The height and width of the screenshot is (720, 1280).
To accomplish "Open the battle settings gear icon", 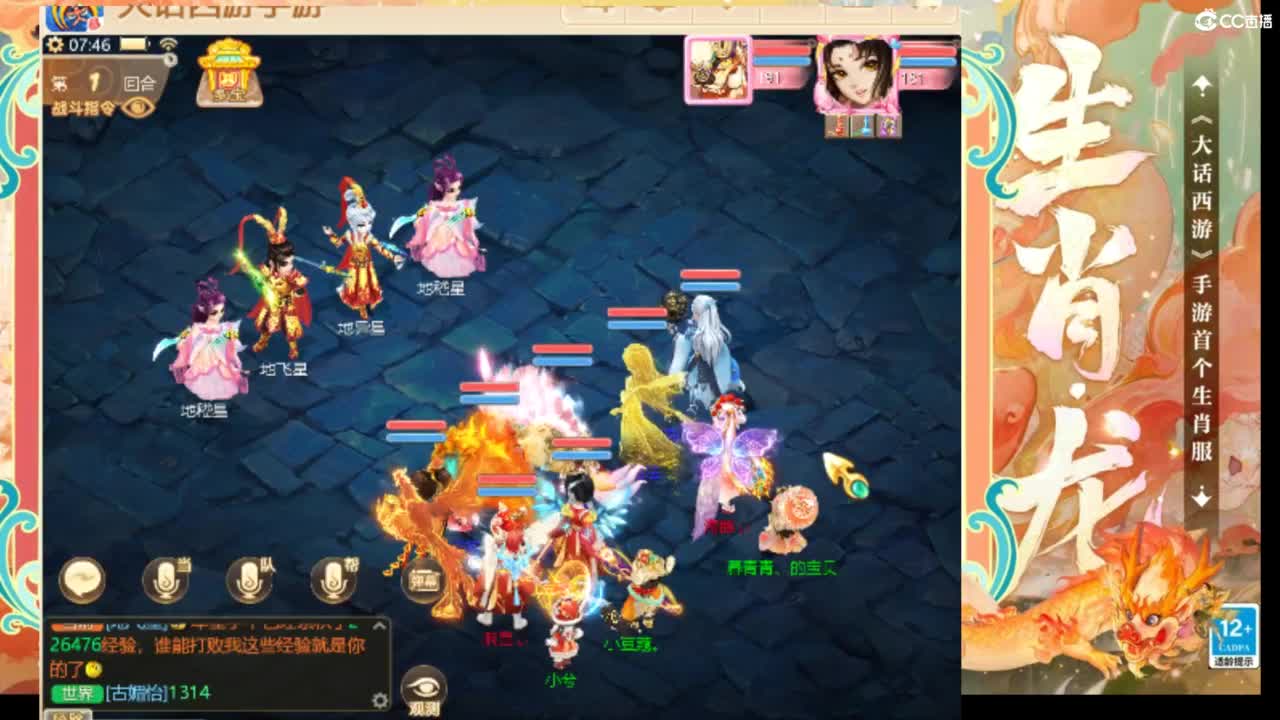I will click(56, 46).
